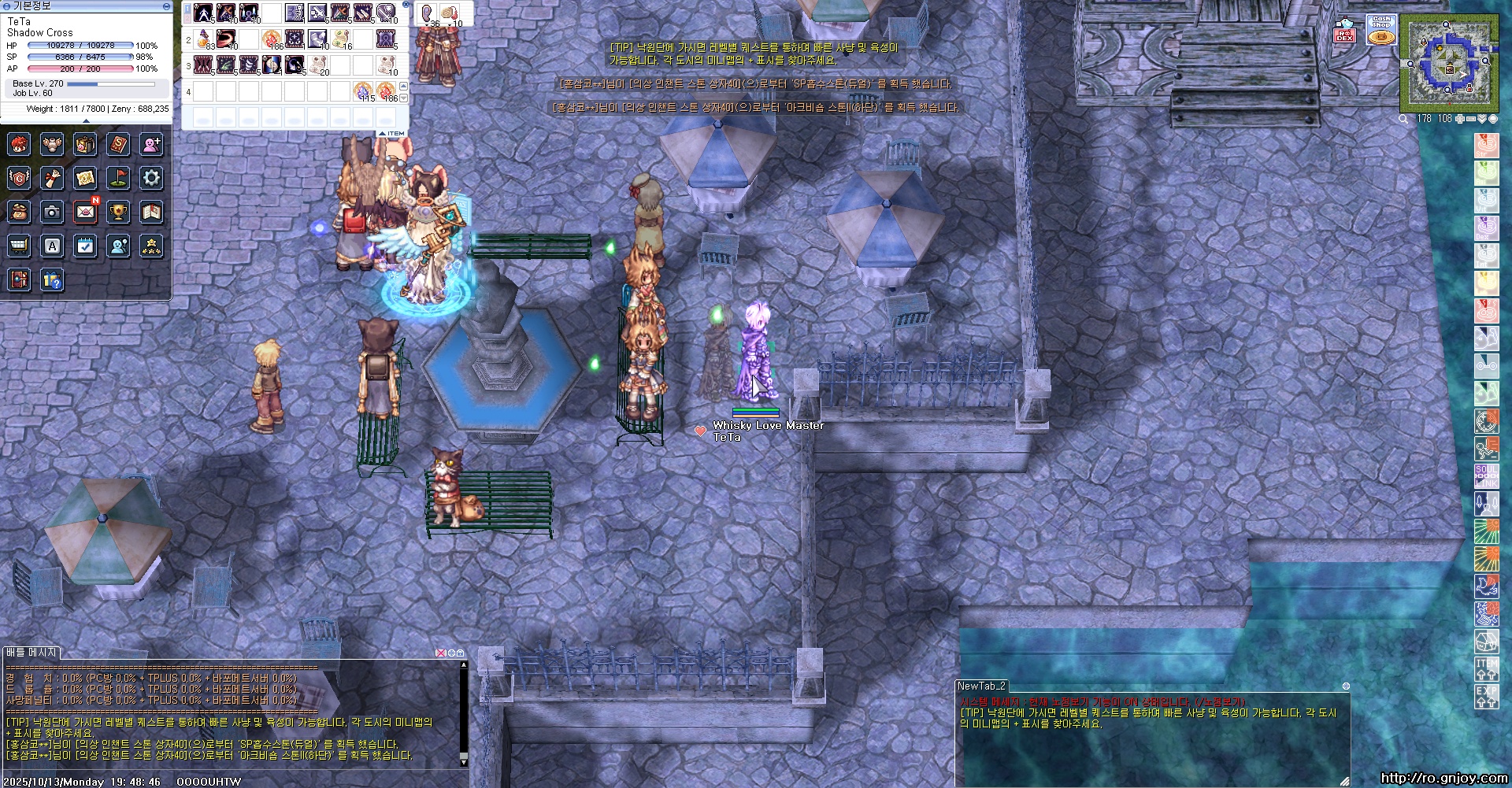Click the minimap

[x=1448, y=64]
